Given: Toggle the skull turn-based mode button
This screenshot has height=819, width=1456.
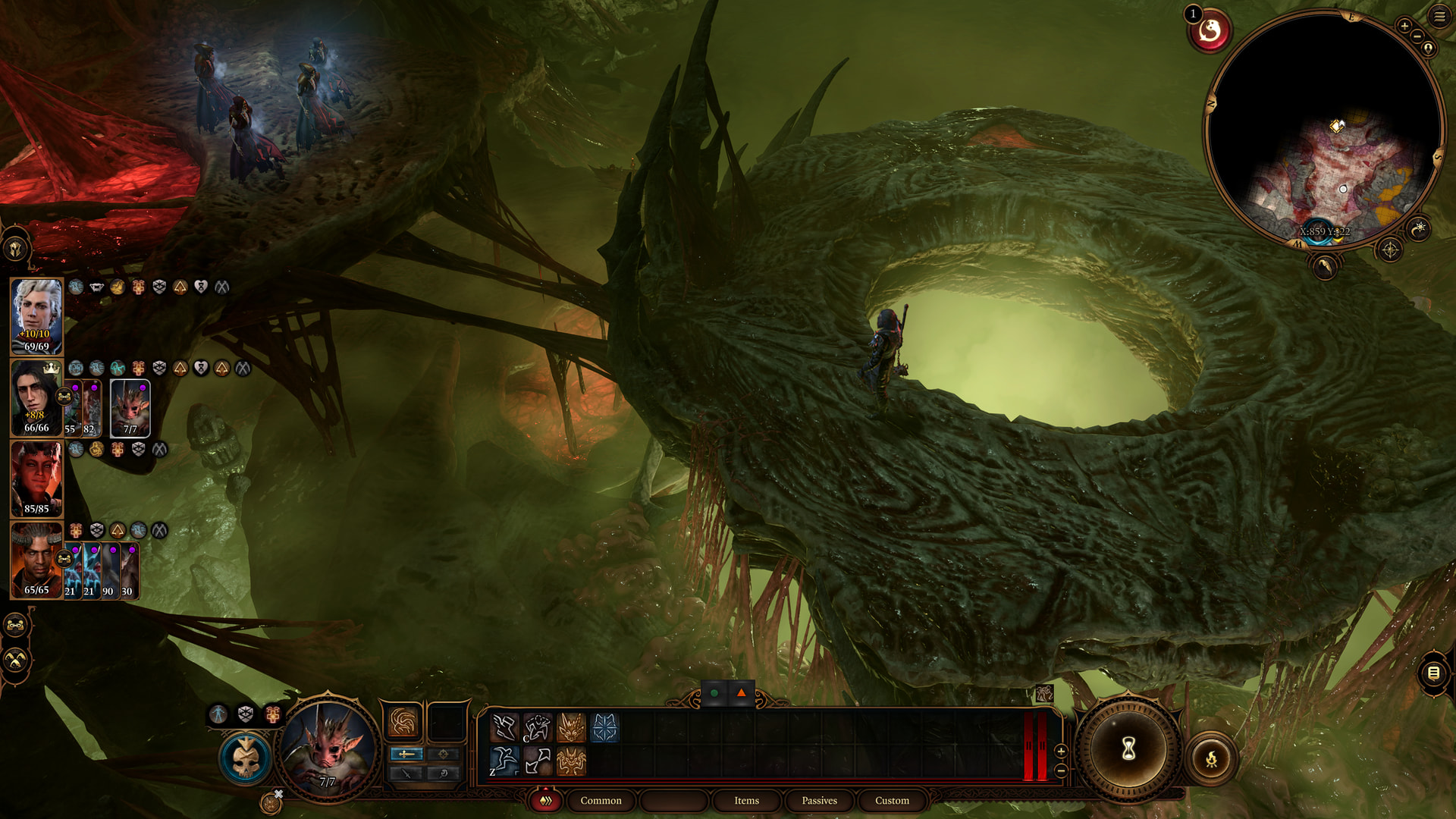Looking at the screenshot, I should pyautogui.click(x=246, y=758).
